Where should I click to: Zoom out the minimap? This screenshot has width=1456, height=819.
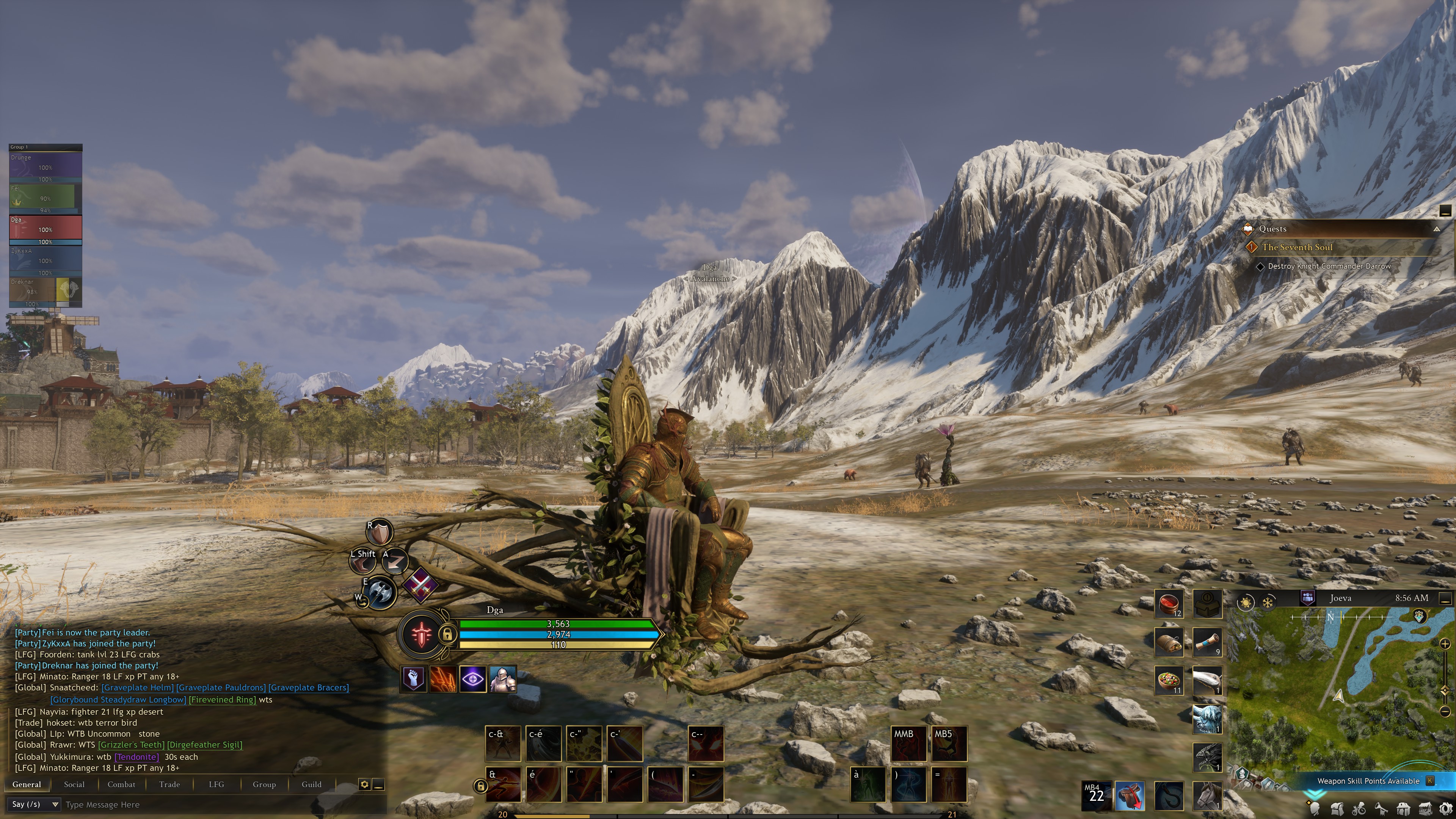coord(1445,711)
